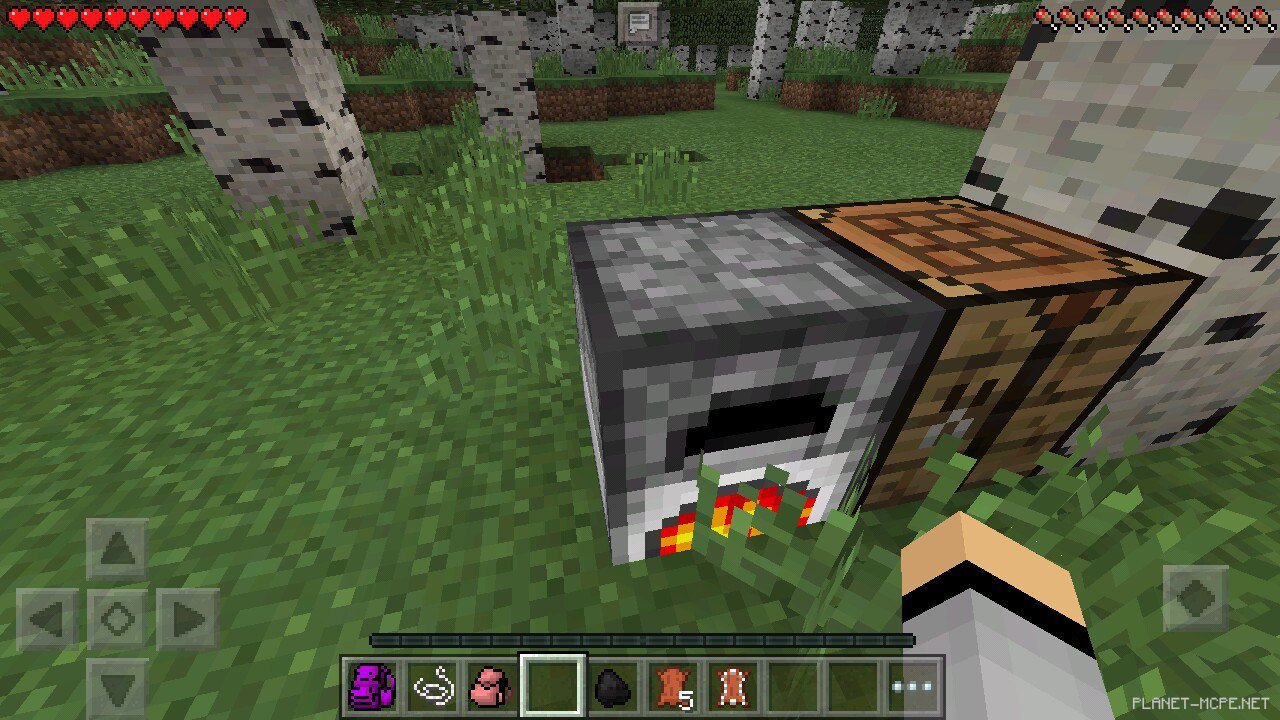This screenshot has height=720, width=1280.
Task: Tap the center diamond D-pad button
Action: tap(117, 620)
